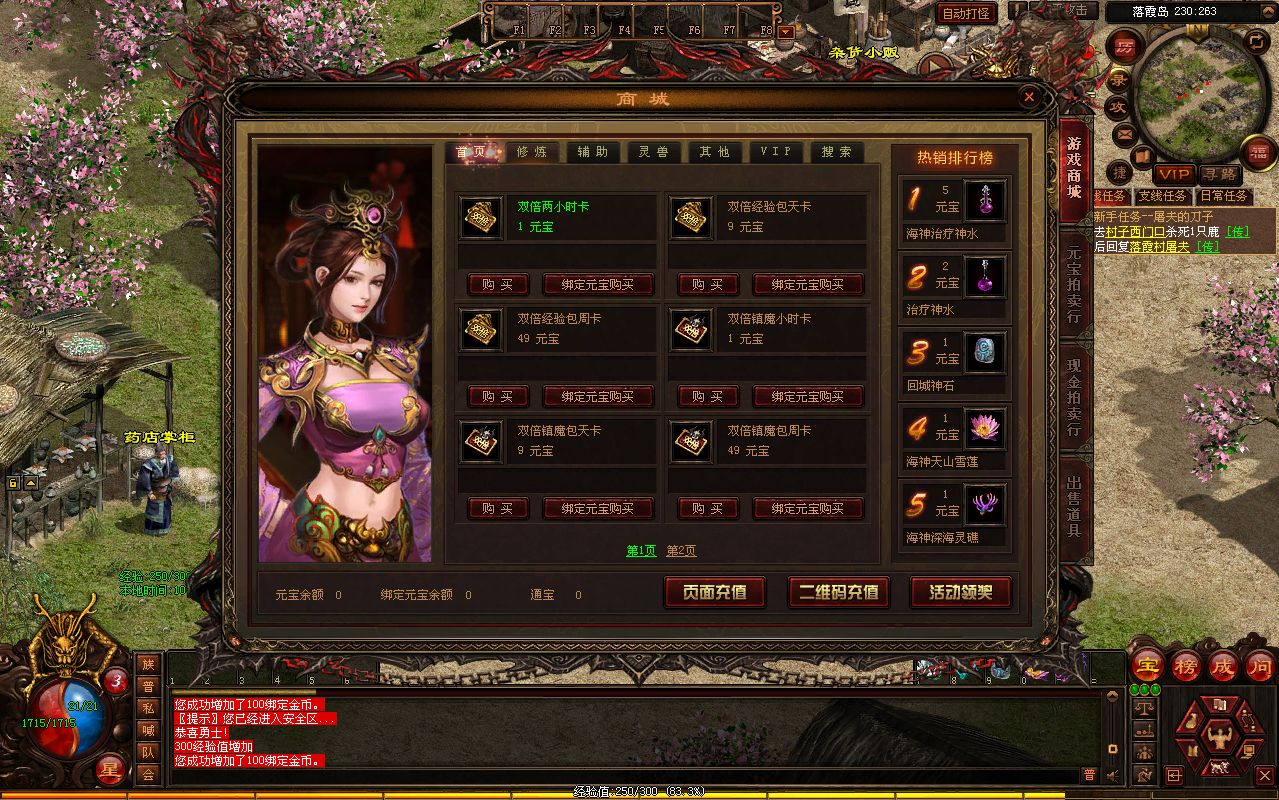Choose 二维码充值 QR recharge

pos(838,592)
